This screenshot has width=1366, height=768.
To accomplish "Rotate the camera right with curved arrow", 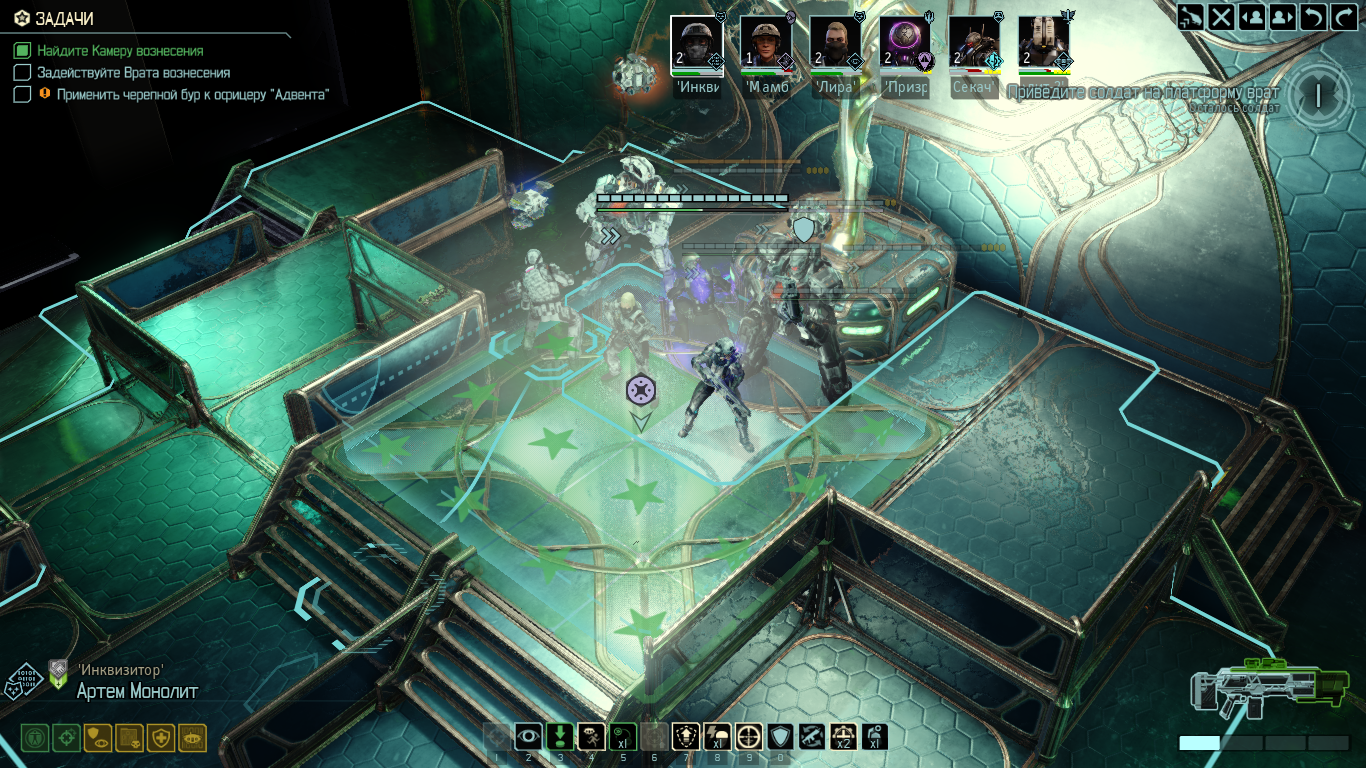I will click(1343, 16).
